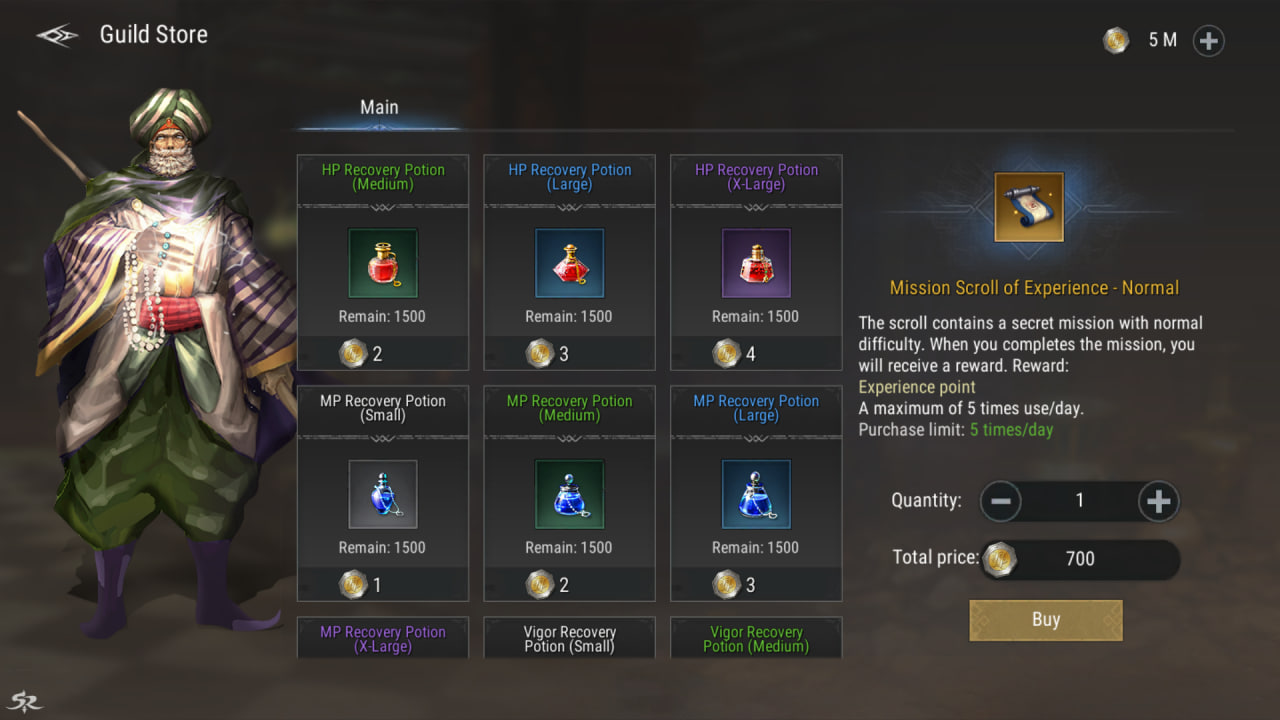Select MP Recovery Potion (X-Large) item
Image resolution: width=1280 pixels, height=720 pixels.
point(383,639)
